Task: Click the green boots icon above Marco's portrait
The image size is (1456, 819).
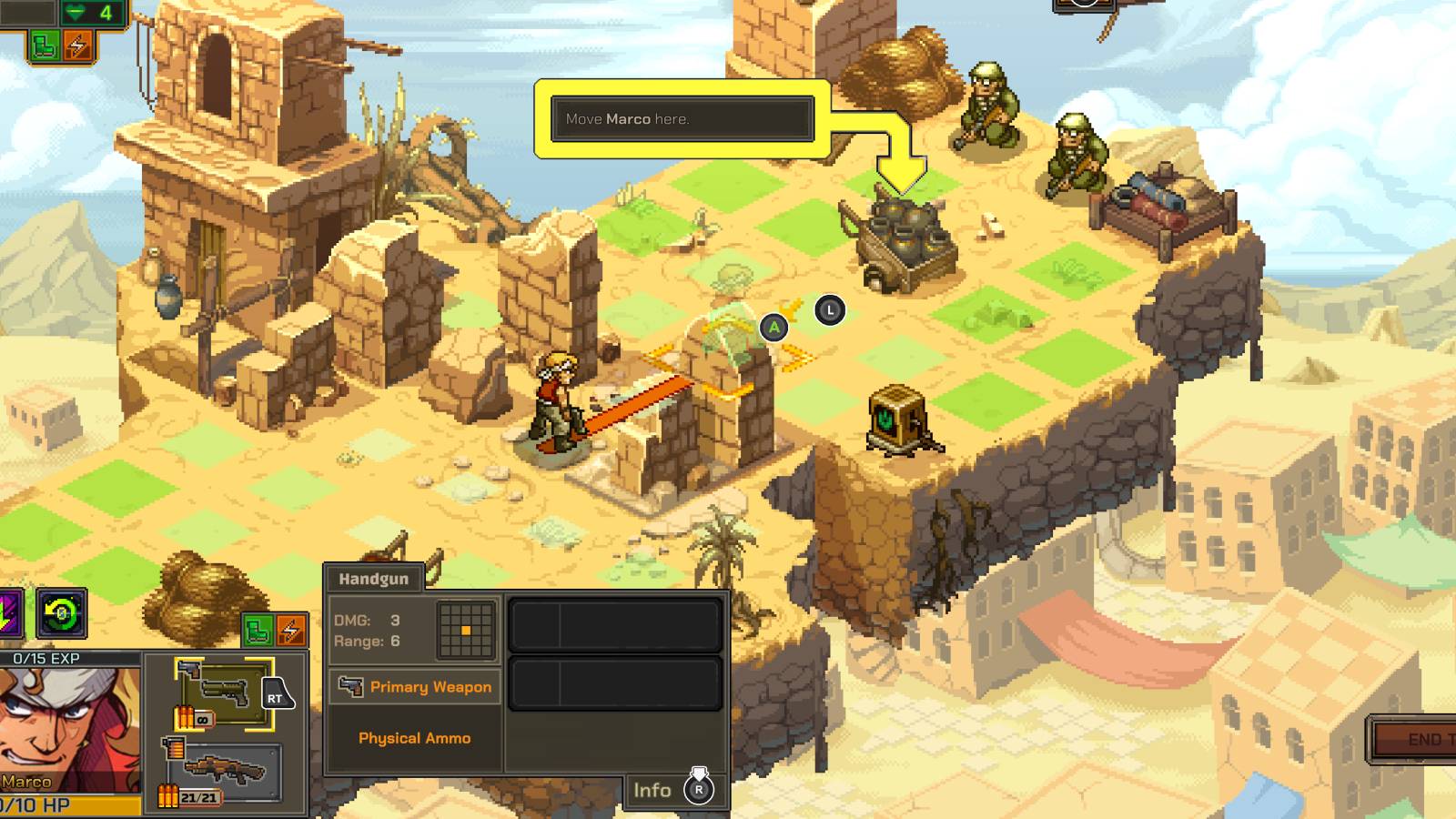Action: (x=258, y=628)
